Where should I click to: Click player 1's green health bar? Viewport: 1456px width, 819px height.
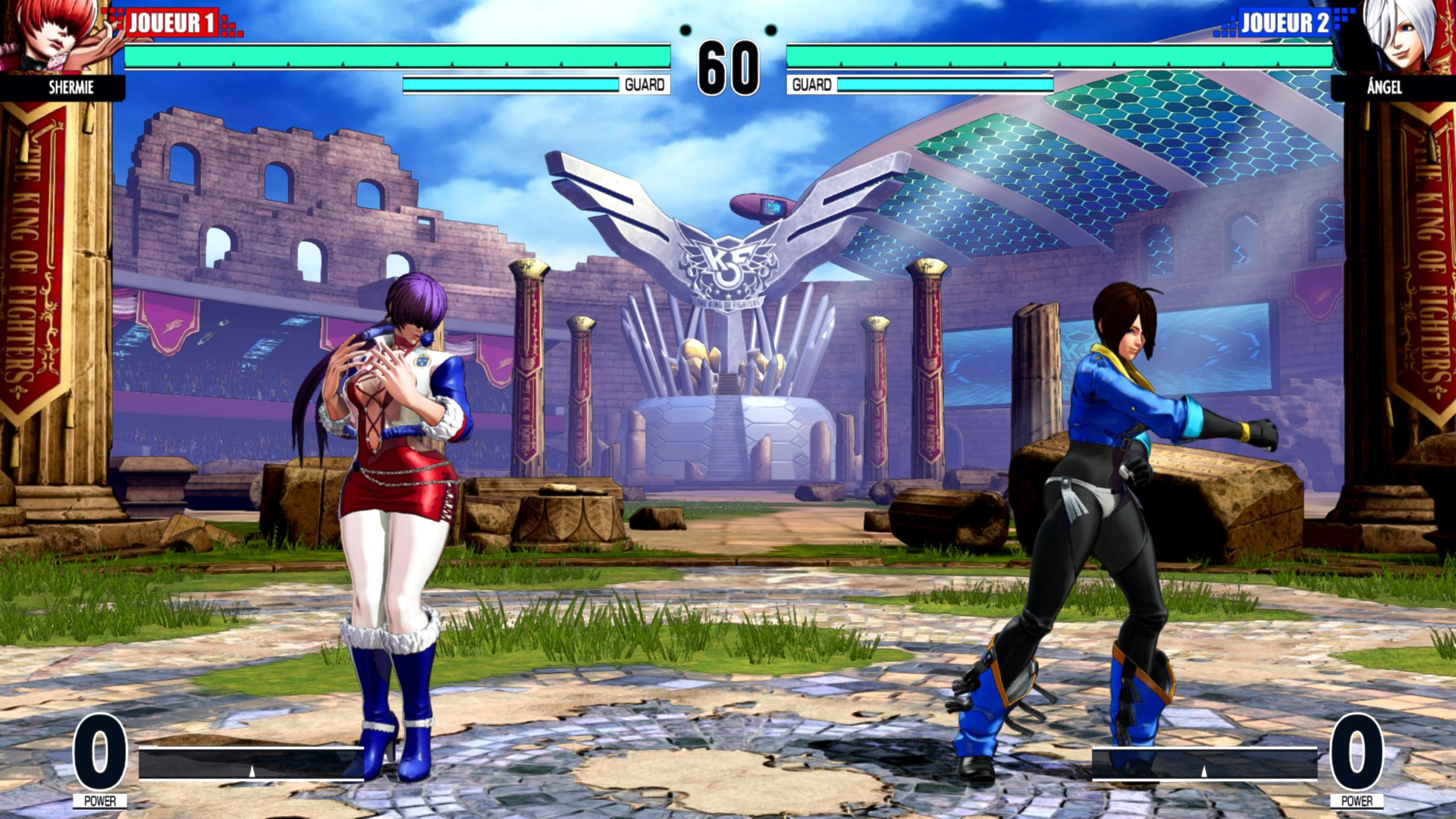click(394, 55)
